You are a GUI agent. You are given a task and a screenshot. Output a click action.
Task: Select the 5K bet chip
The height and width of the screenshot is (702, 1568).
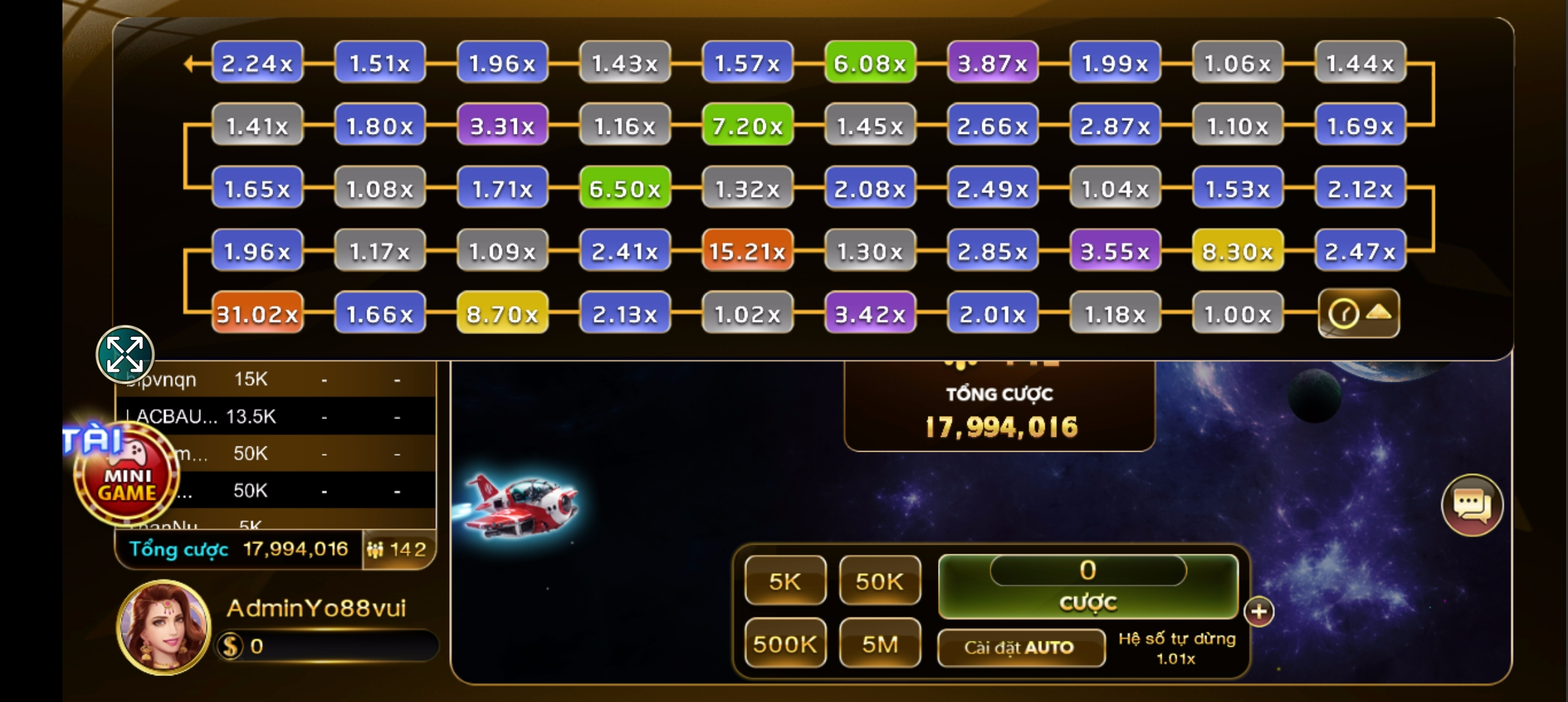coord(785,581)
